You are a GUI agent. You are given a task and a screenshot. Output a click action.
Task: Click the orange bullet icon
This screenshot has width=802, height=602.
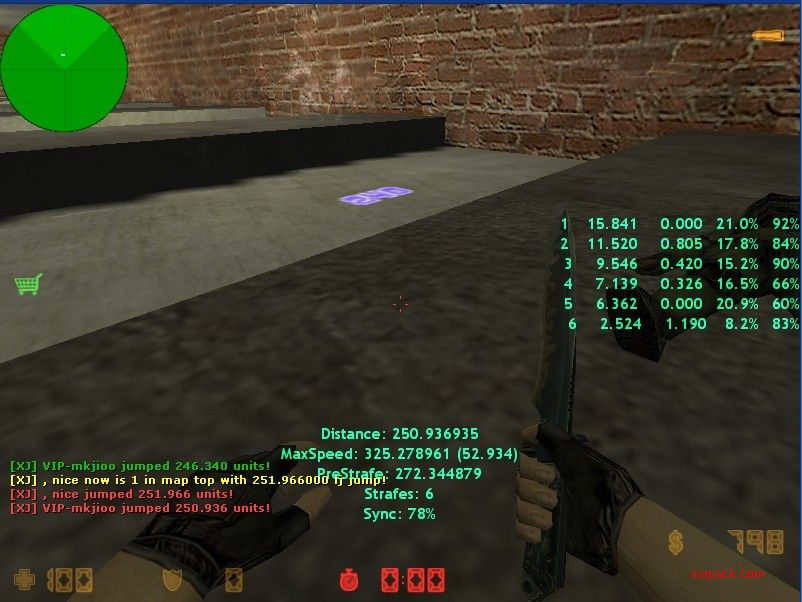768,37
